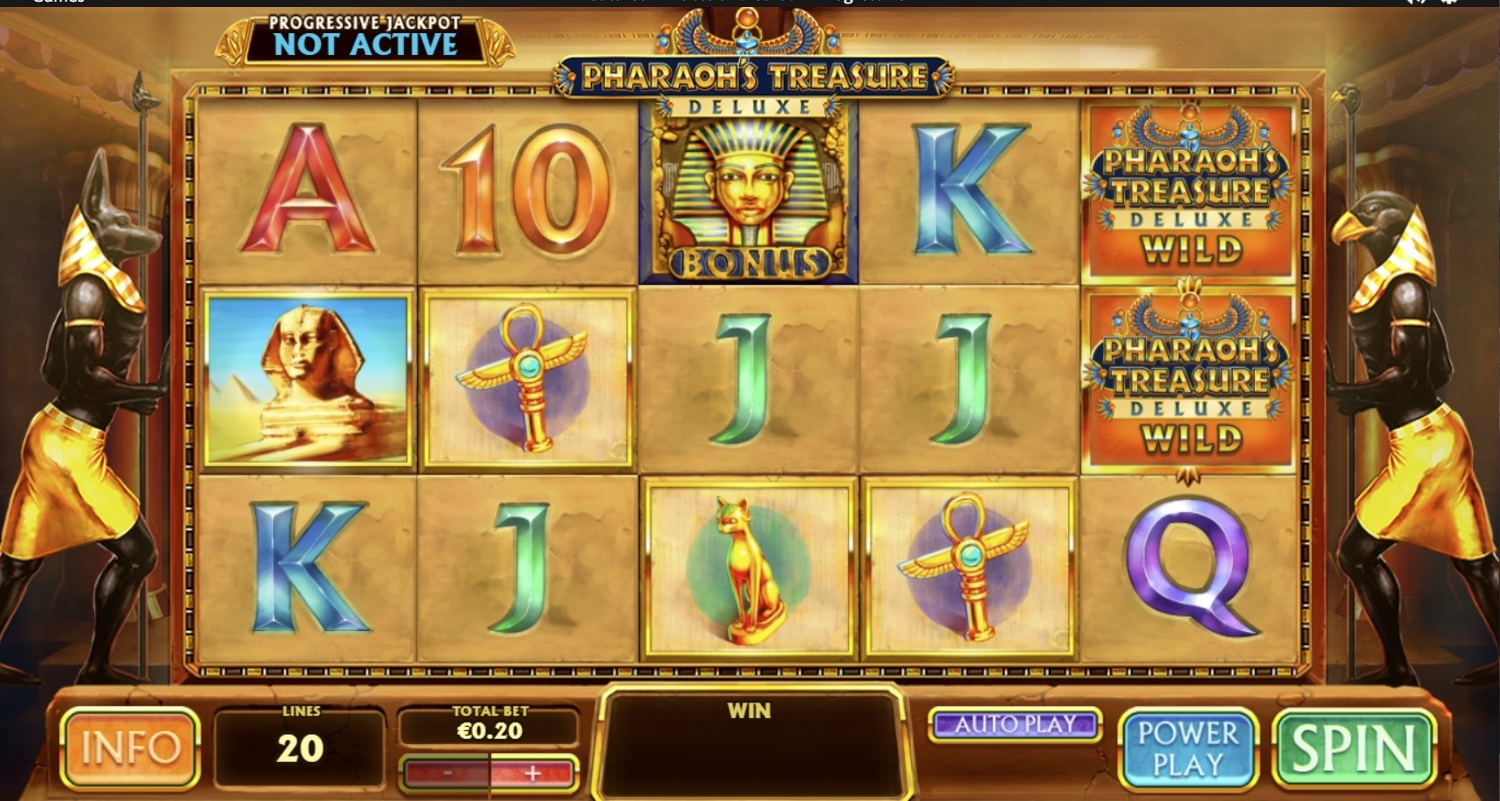Activate the blue Power Play button
The width and height of the screenshot is (1500, 801).
(1187, 748)
